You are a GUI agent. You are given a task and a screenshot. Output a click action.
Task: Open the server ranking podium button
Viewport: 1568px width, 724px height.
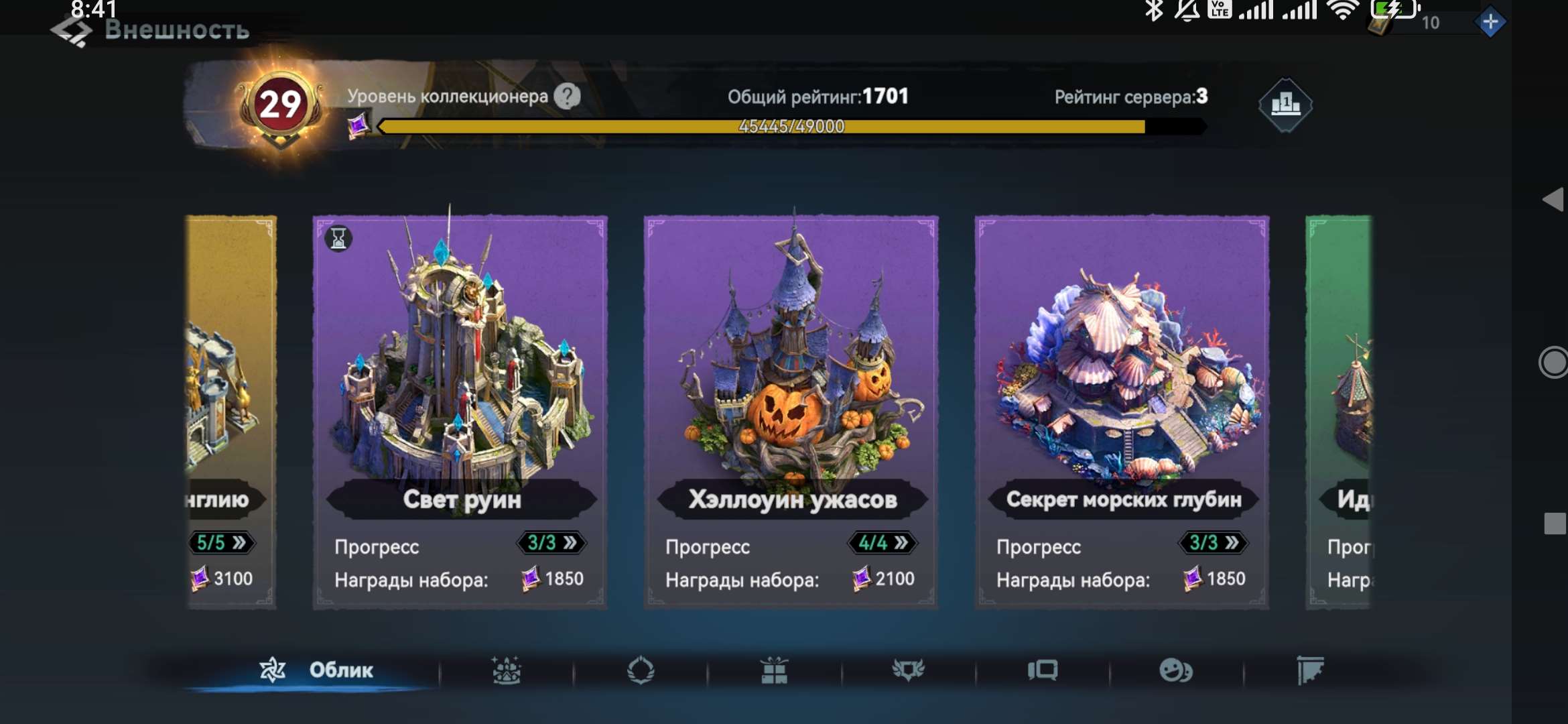click(1285, 105)
